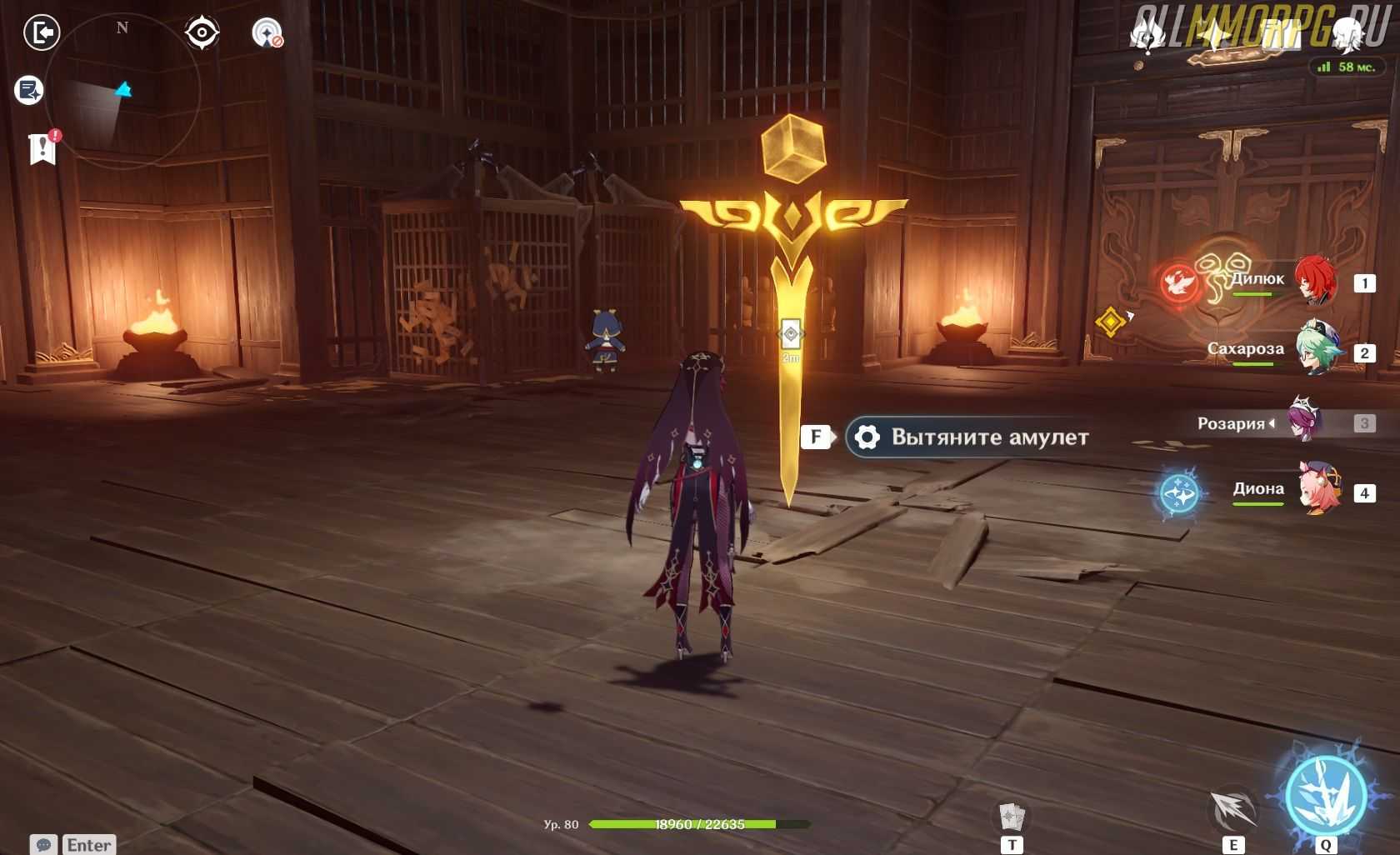Select the "Вытяните амулет" interaction prompt
This screenshot has width=1400, height=855.
point(971,437)
